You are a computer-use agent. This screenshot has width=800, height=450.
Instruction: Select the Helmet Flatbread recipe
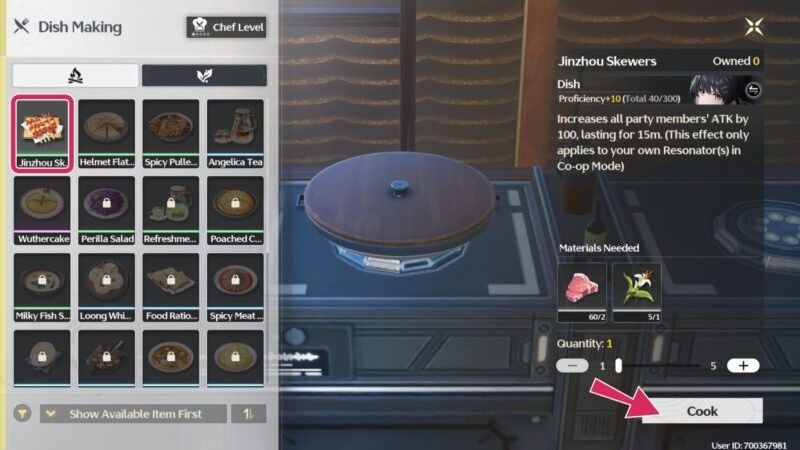(x=106, y=133)
